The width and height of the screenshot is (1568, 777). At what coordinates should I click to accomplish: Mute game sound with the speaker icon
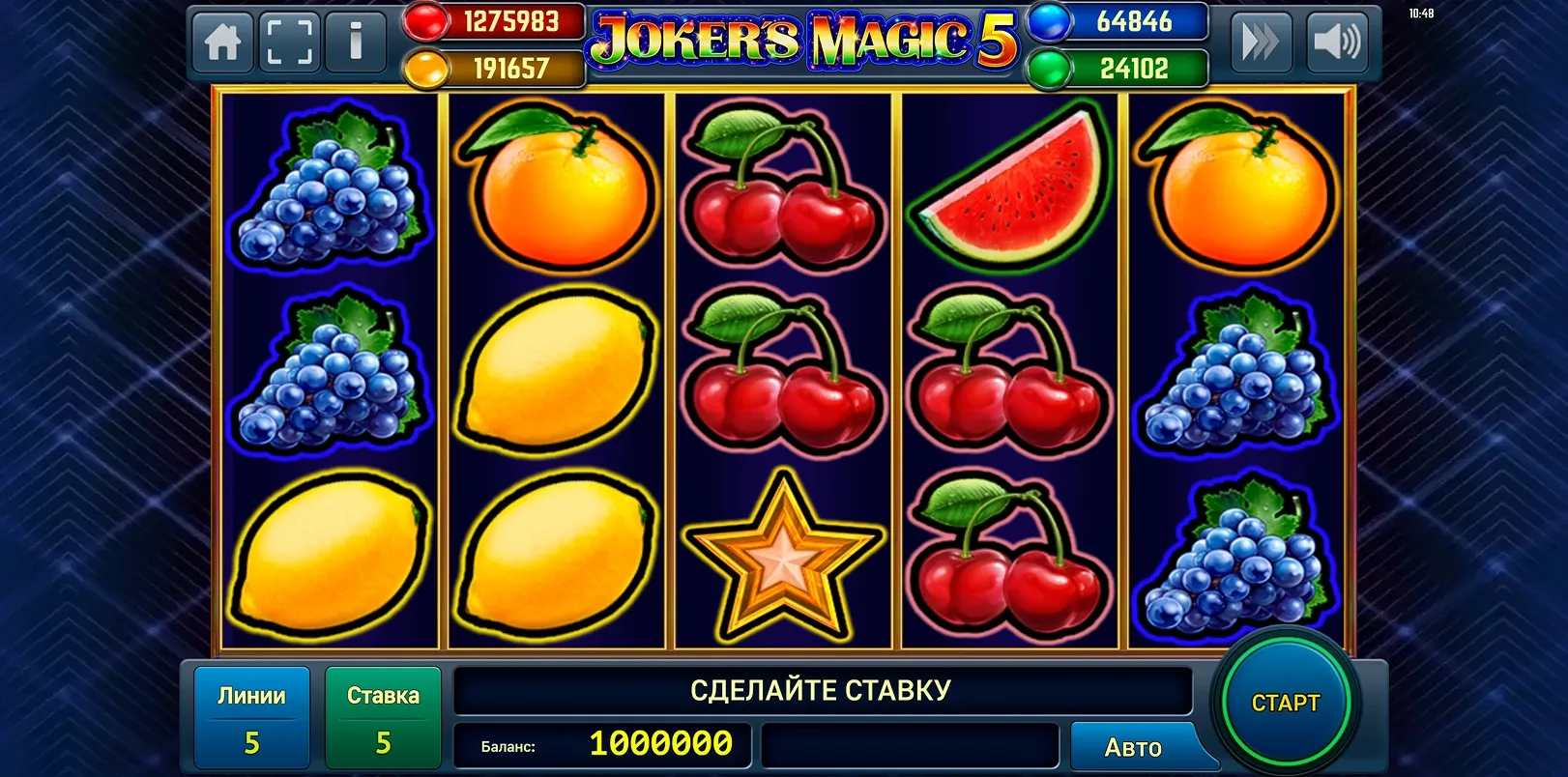point(1337,41)
